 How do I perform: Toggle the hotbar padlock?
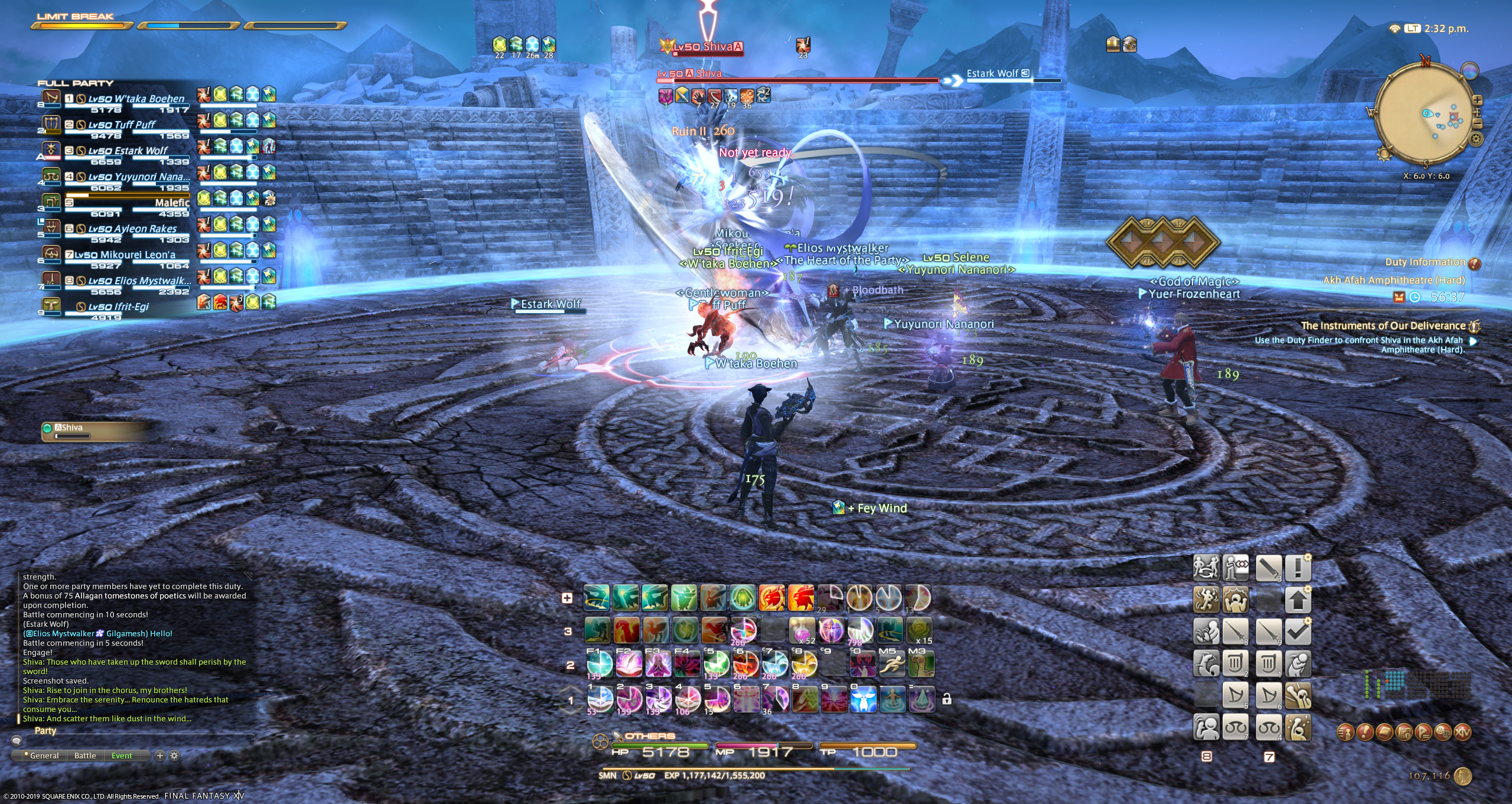(947, 699)
